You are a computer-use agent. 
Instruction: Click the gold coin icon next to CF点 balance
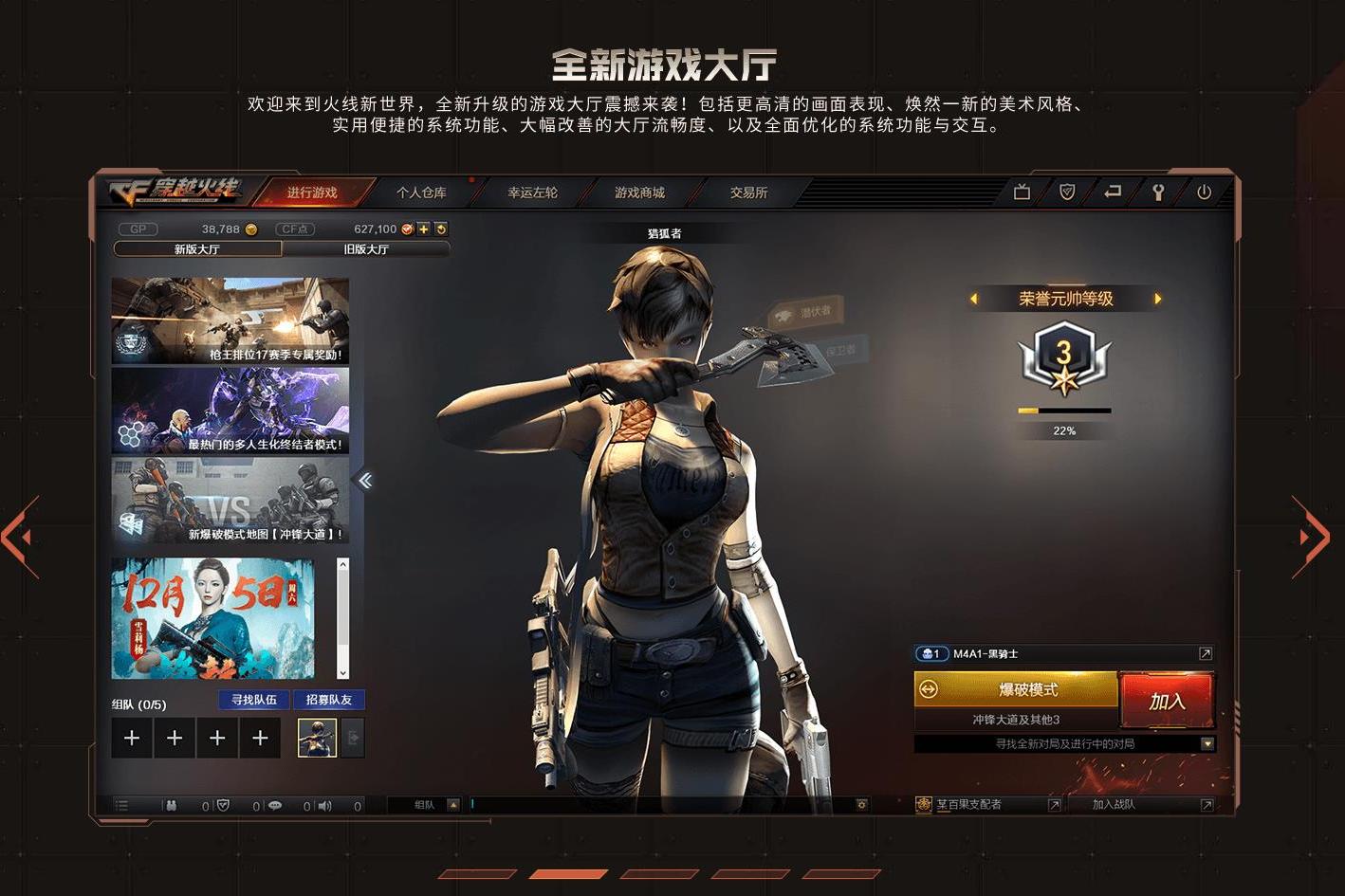click(407, 229)
